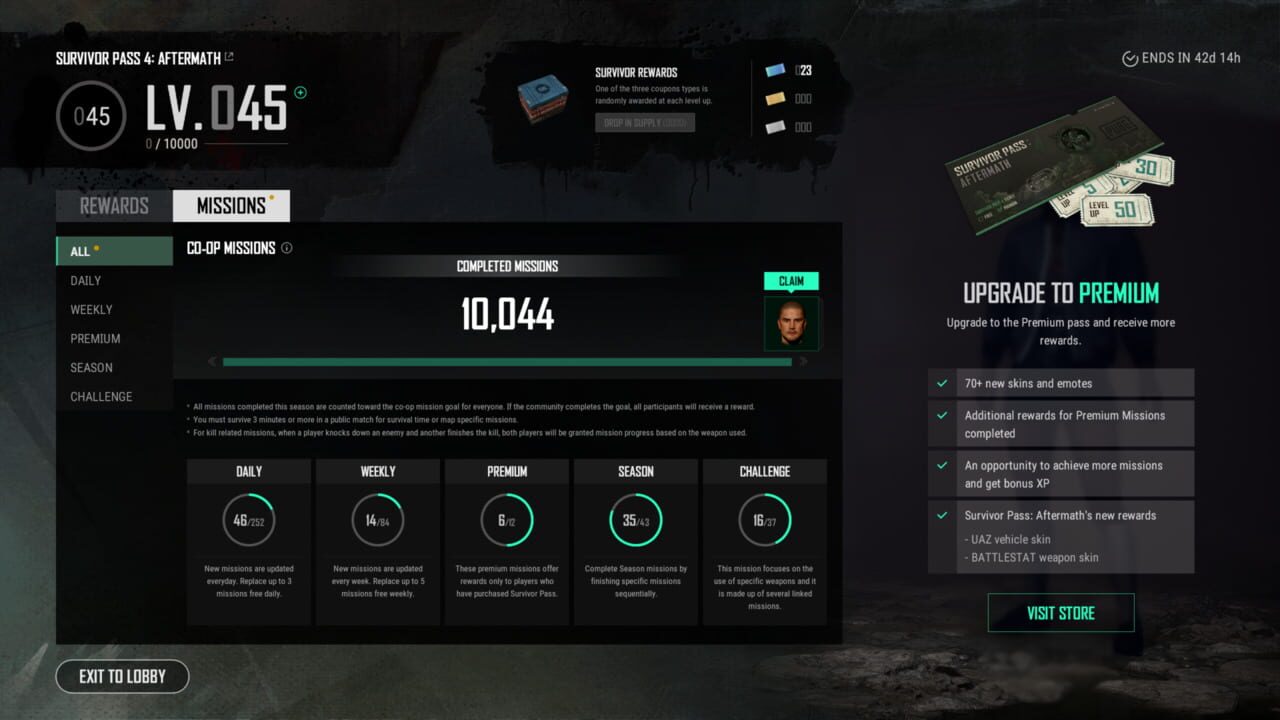Click the right arrow on the missions progress bar
This screenshot has height=720, width=1280.
(803, 361)
